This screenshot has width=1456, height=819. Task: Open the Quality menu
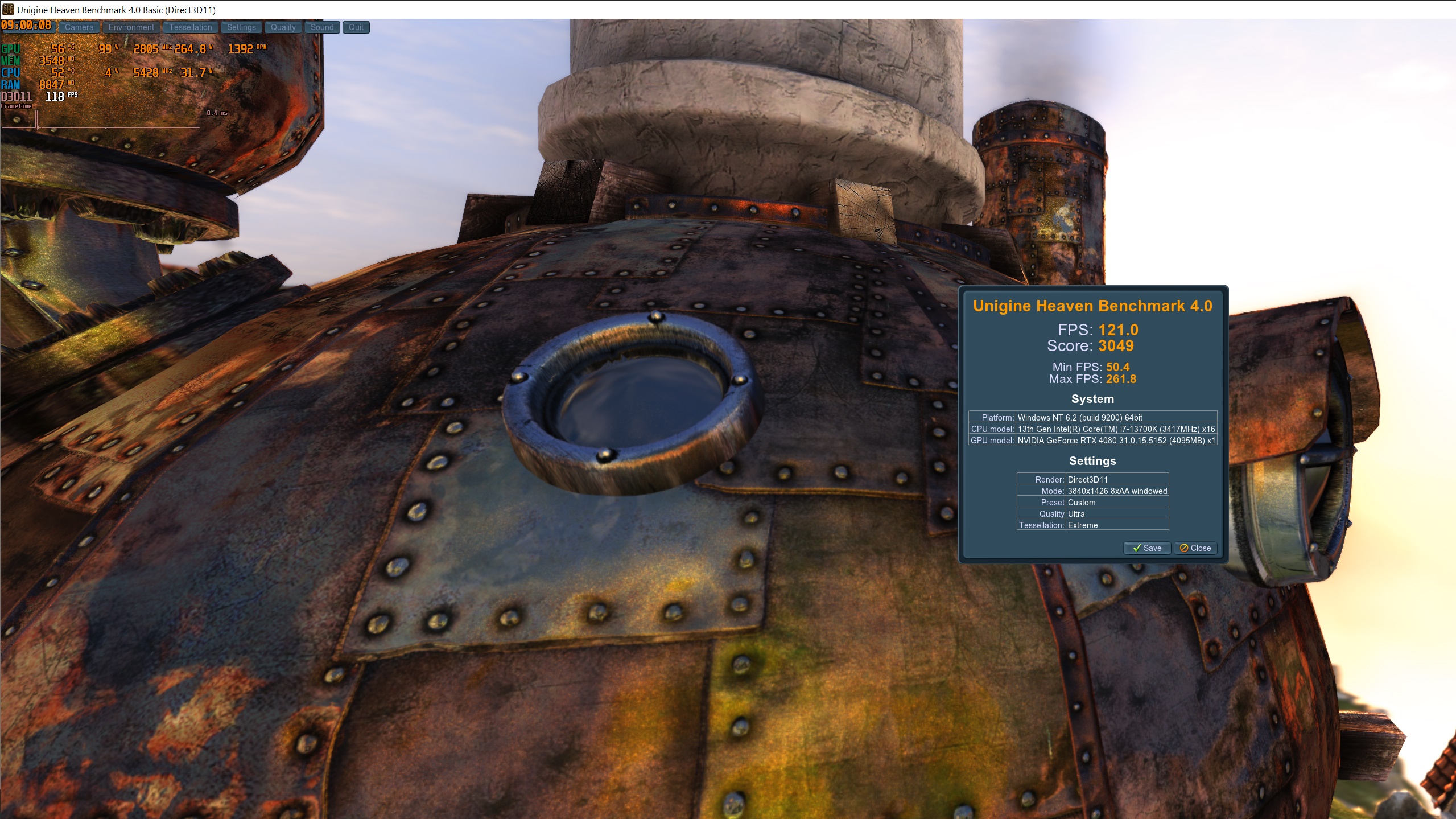click(x=283, y=27)
